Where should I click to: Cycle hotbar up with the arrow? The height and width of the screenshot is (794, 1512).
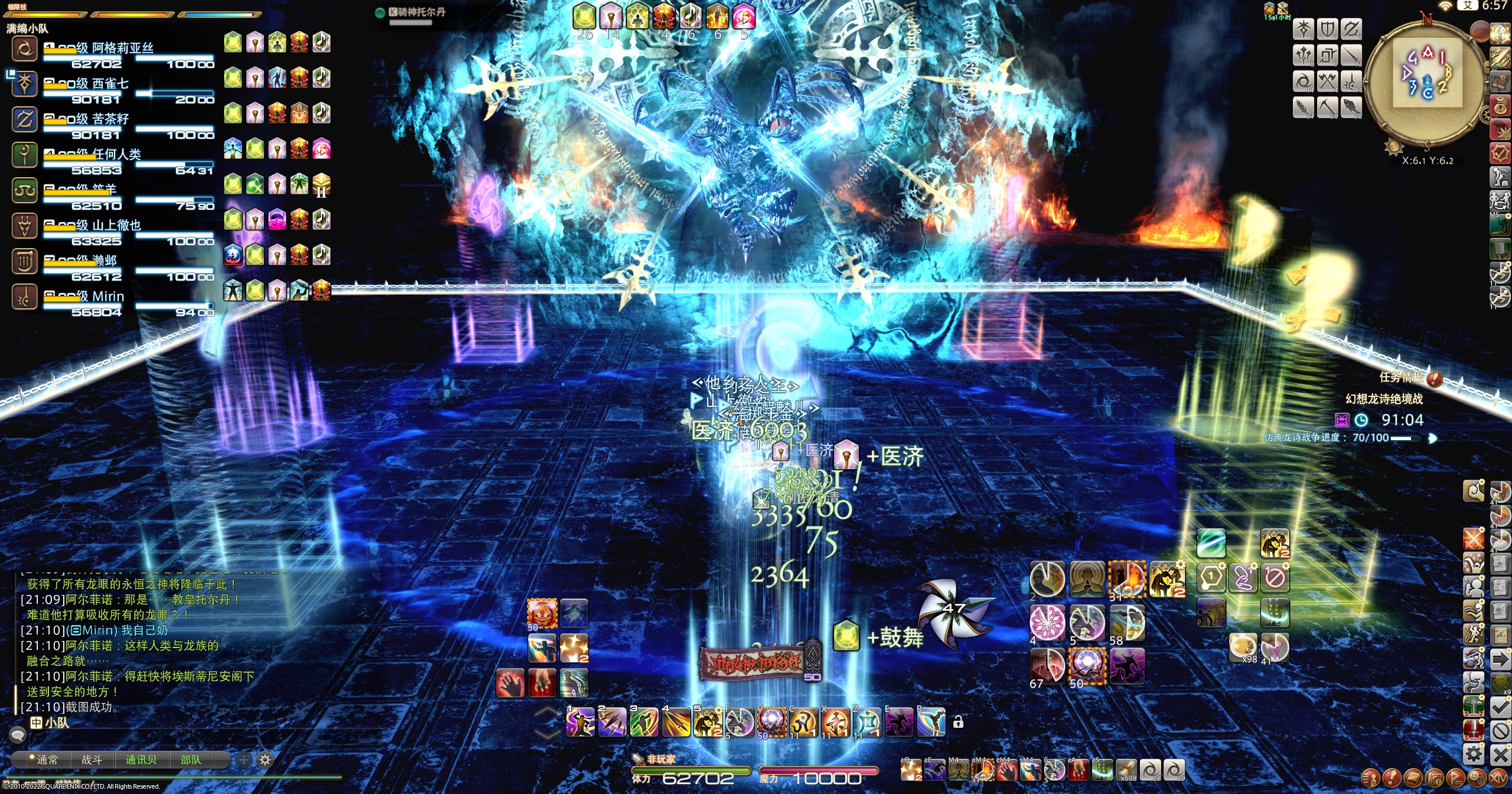click(x=548, y=714)
